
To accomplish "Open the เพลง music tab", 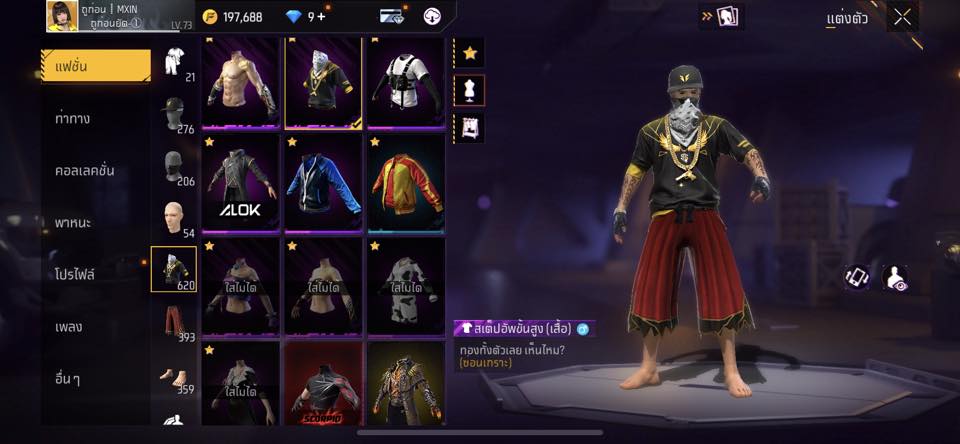I will 69,326.
